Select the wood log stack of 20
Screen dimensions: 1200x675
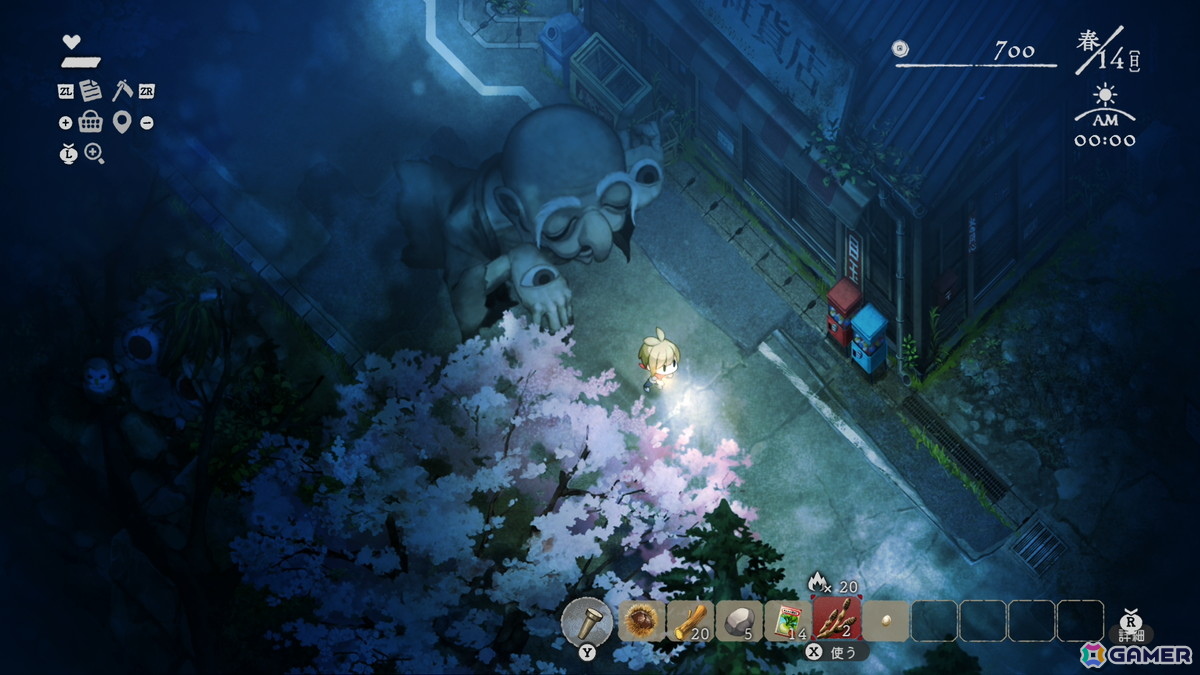690,621
